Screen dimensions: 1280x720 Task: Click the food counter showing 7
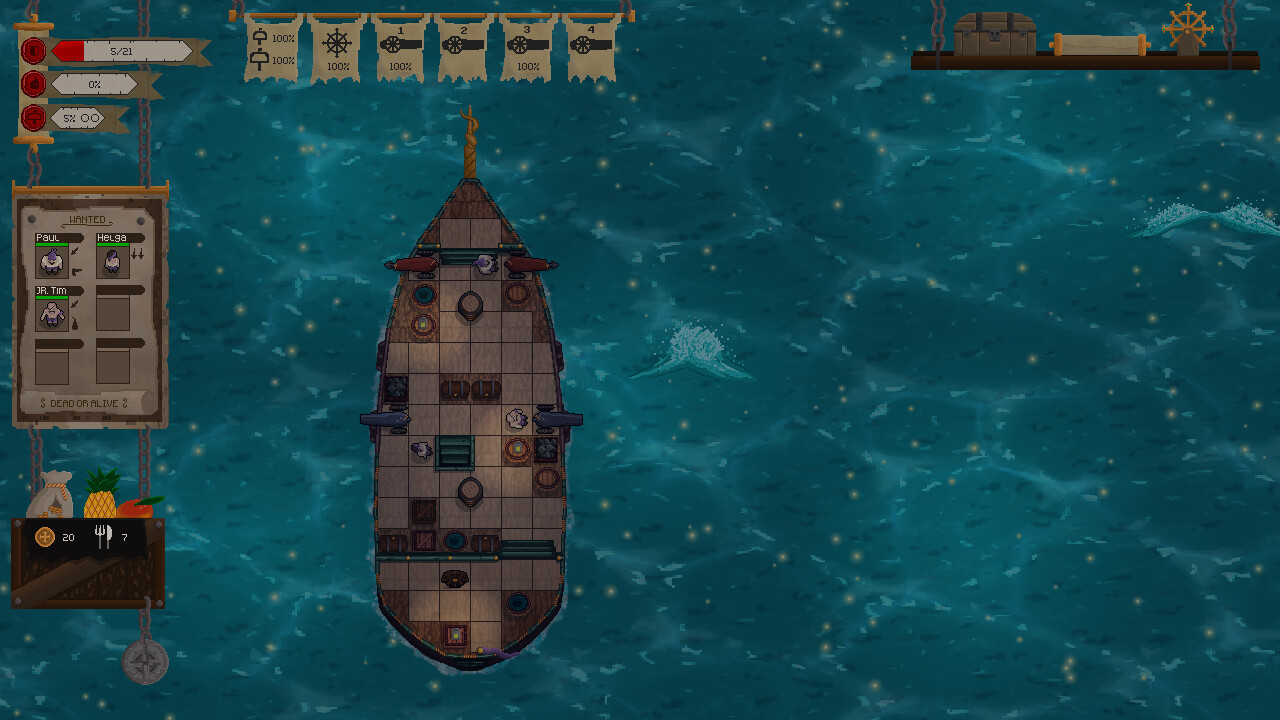pos(113,537)
